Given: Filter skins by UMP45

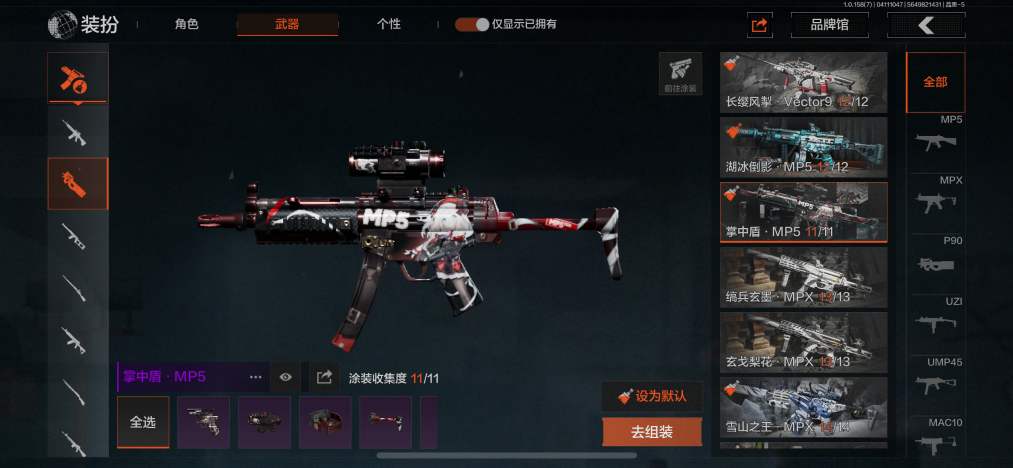Looking at the screenshot, I should coord(939,376).
